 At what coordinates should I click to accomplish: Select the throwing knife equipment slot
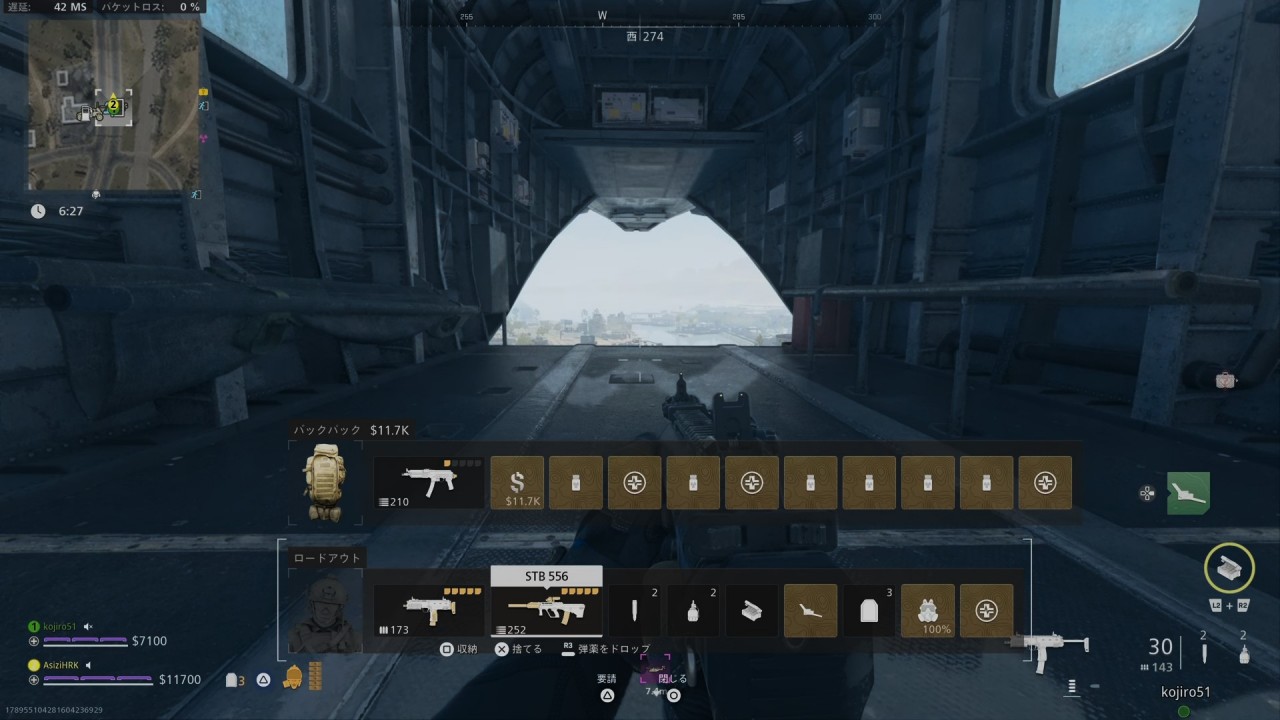635,610
